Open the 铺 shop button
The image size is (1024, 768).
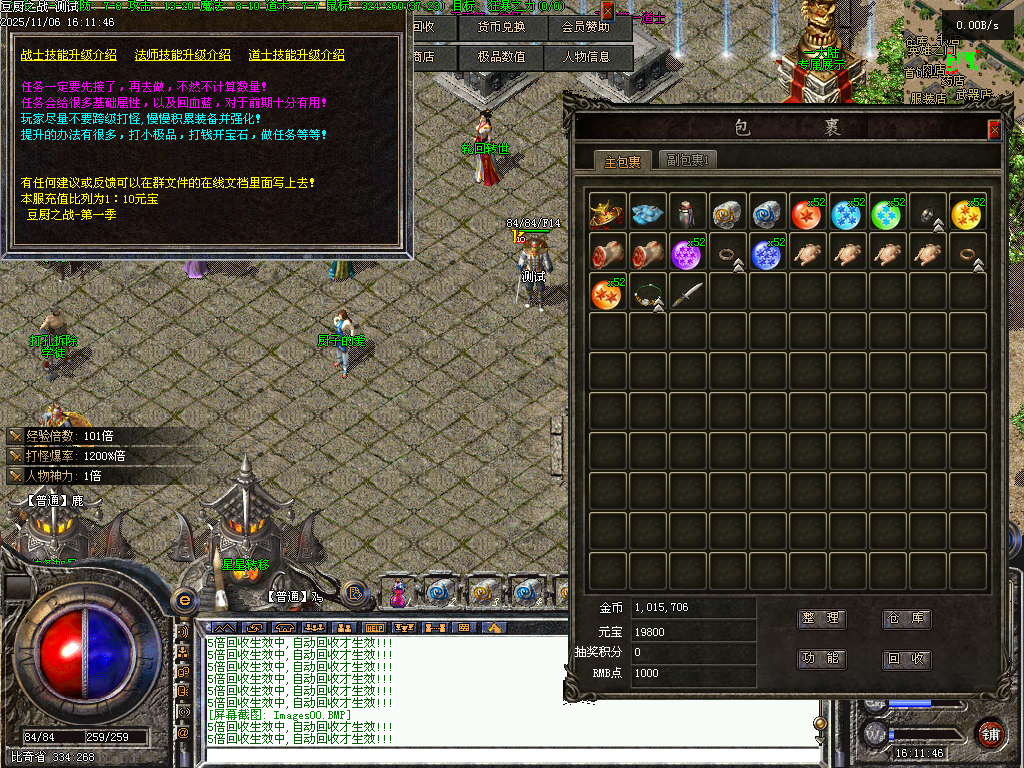coord(990,733)
